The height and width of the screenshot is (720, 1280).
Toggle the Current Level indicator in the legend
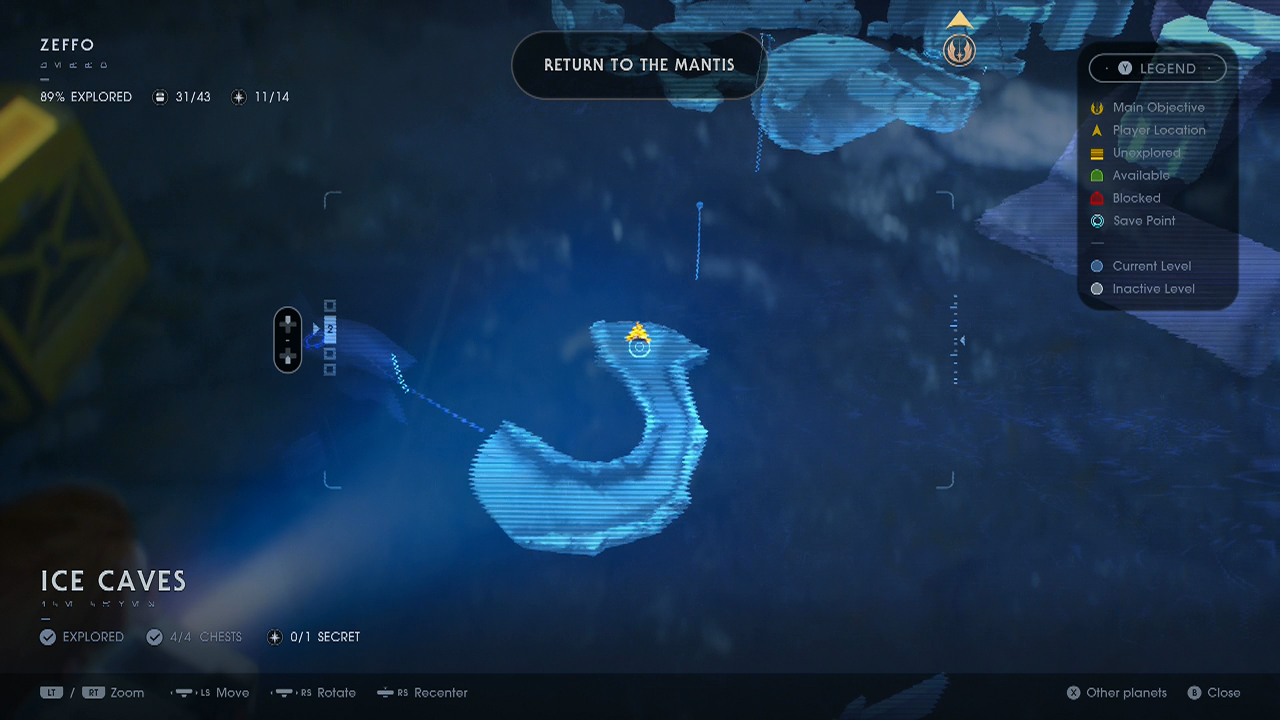(1097, 266)
